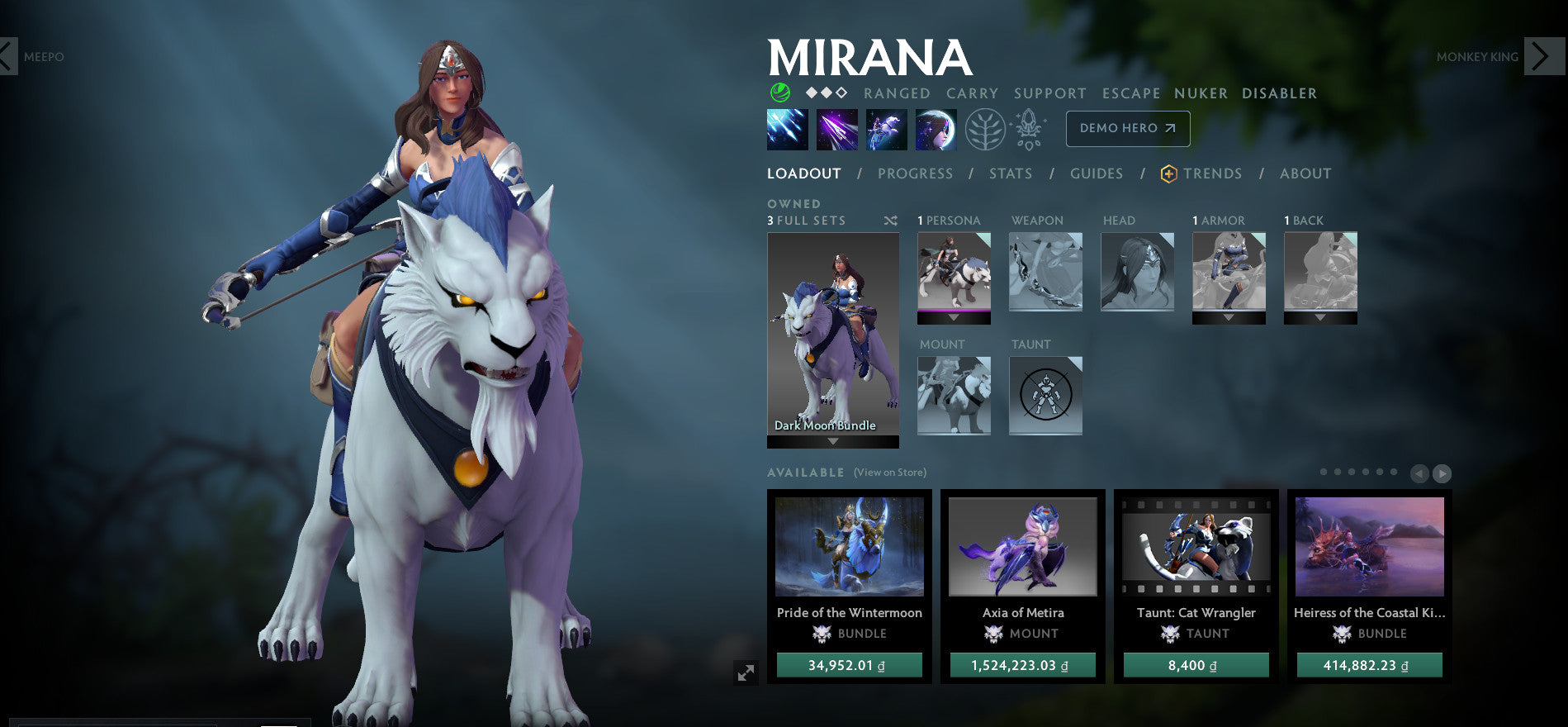
Task: Shuffle the full sets loadout
Action: click(890, 221)
